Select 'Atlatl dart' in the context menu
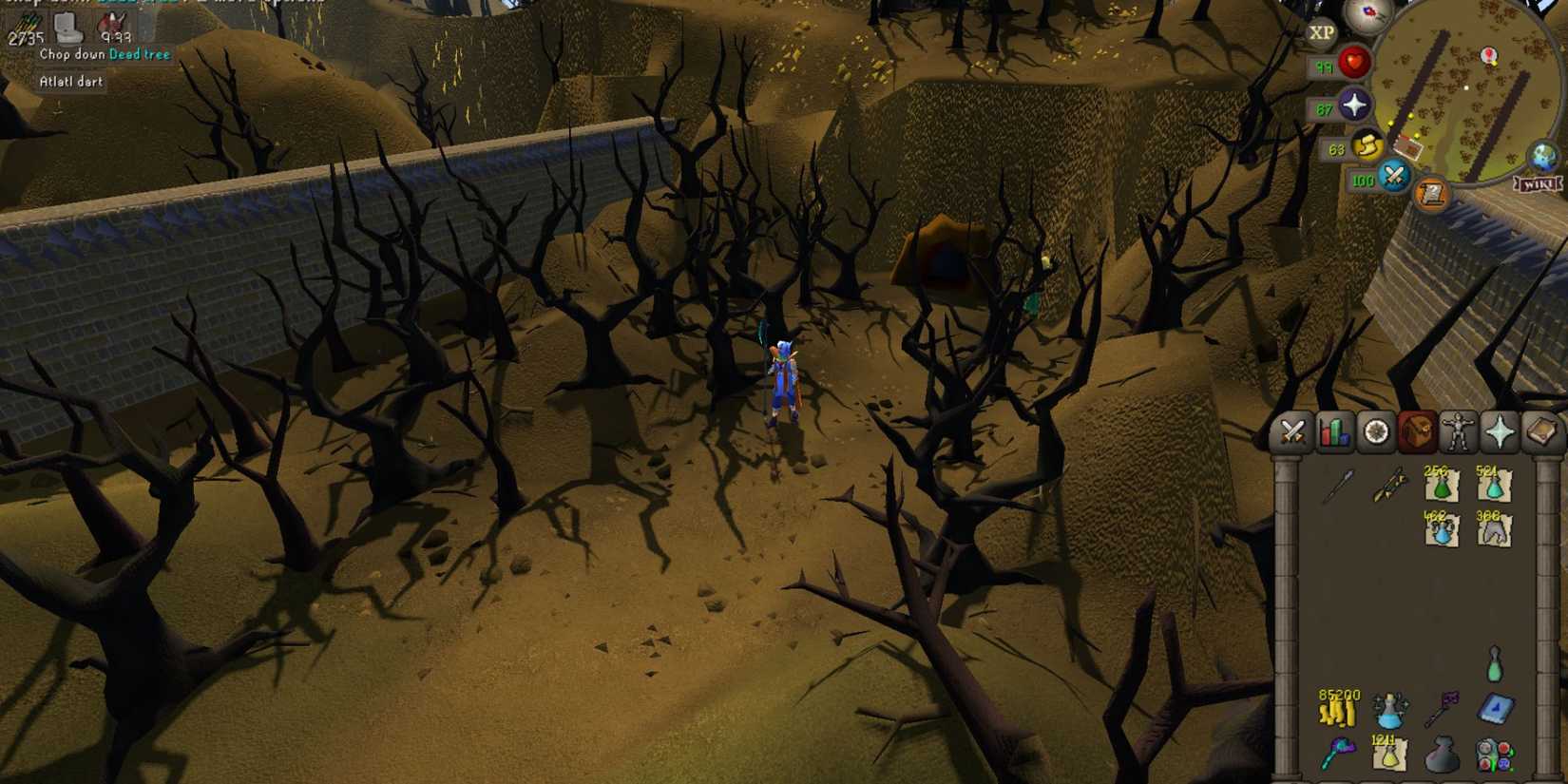 (x=71, y=82)
